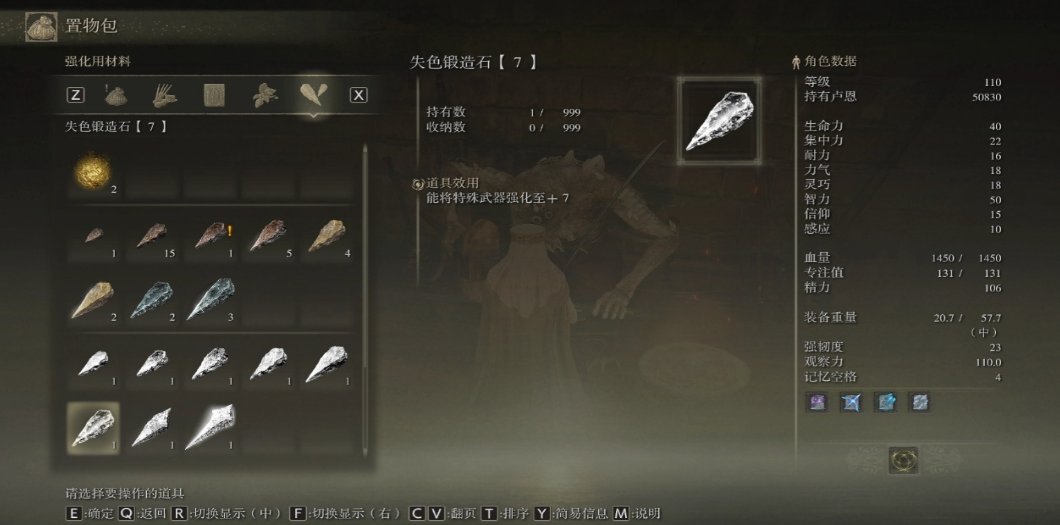Image resolution: width=1060 pixels, height=525 pixels.
Task: Click the large Somber Smithing Stone preview image
Action: coord(719,121)
